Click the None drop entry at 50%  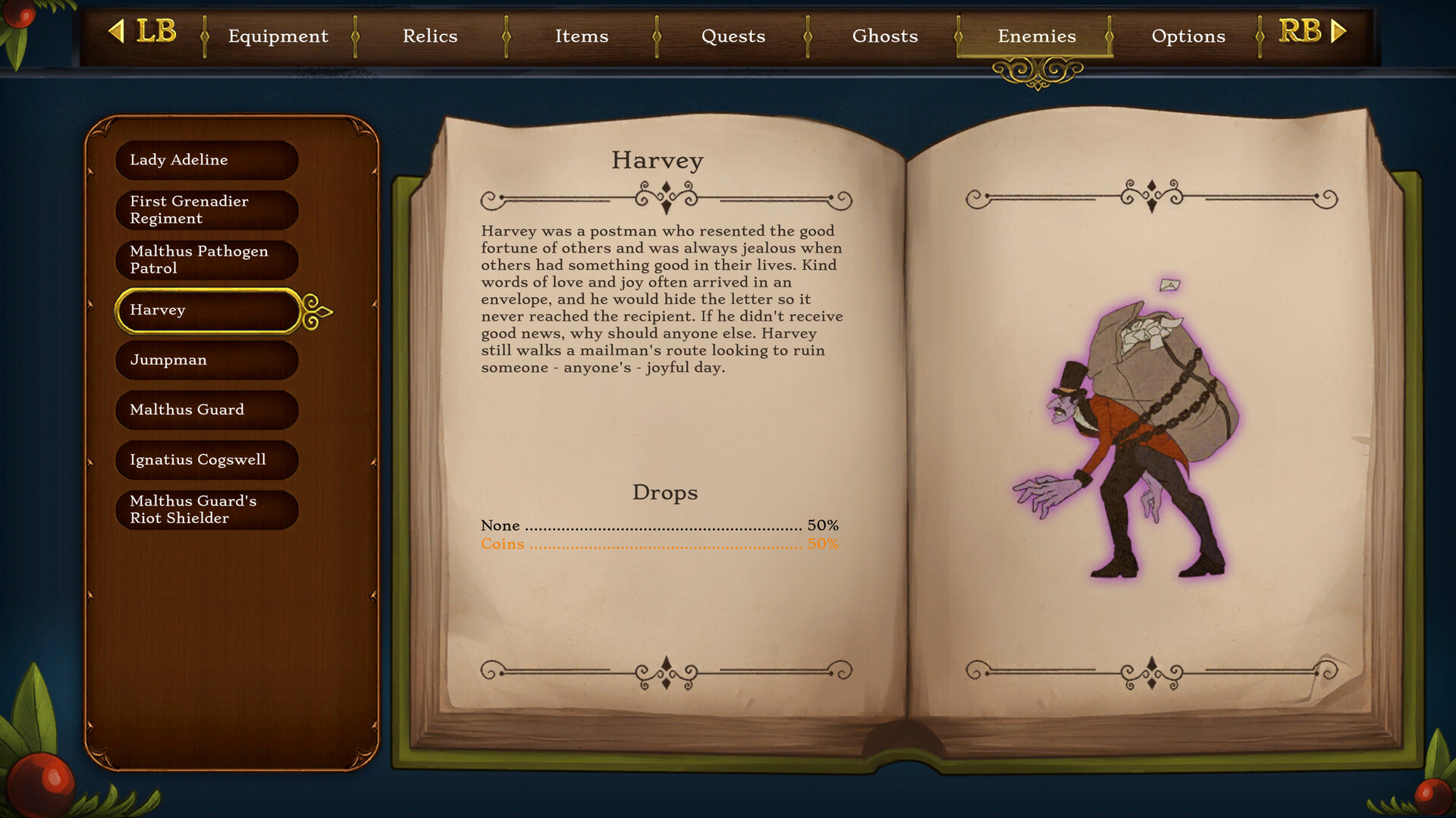[658, 525]
